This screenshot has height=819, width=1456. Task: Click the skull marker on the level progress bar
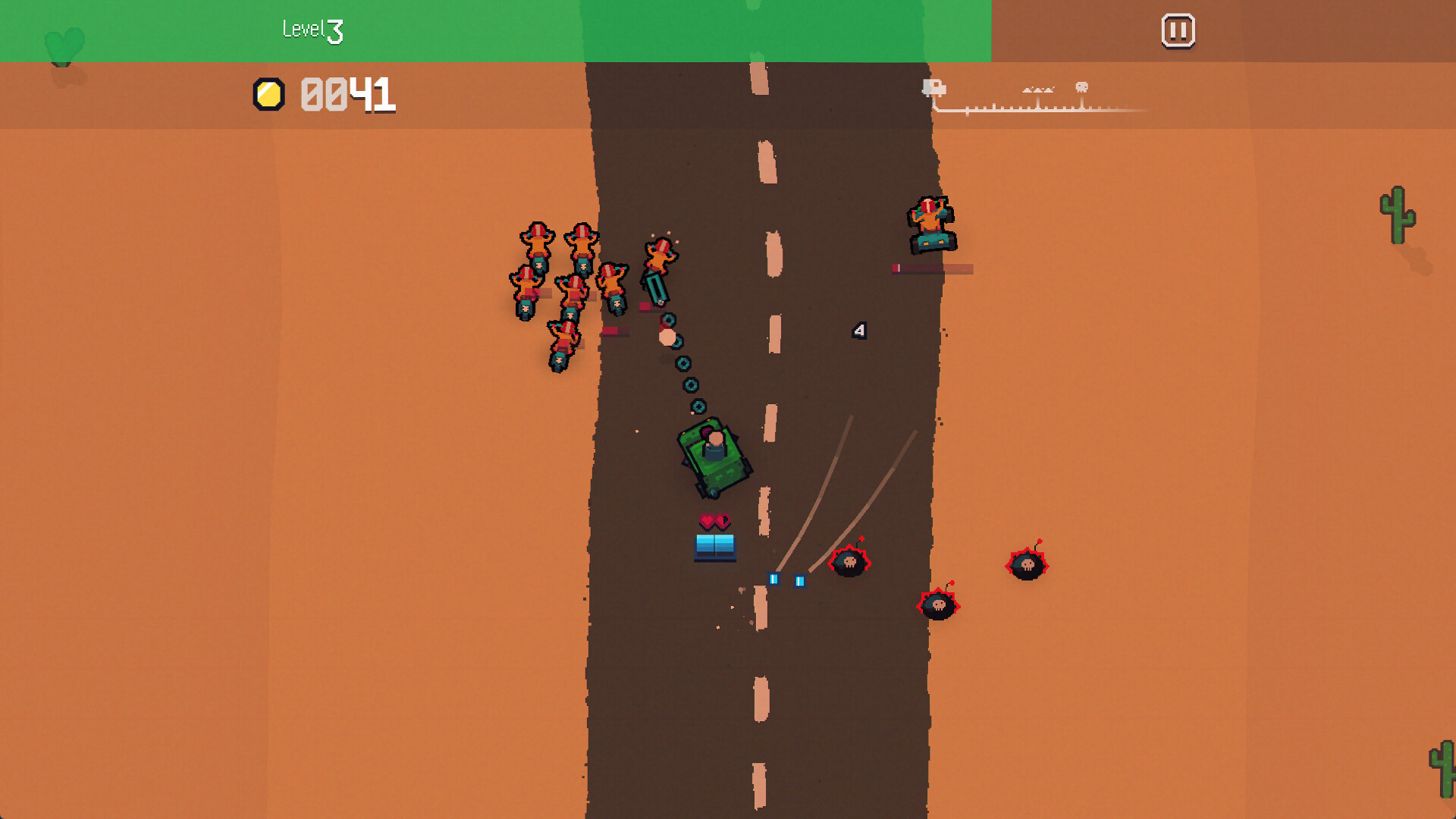tap(1081, 86)
